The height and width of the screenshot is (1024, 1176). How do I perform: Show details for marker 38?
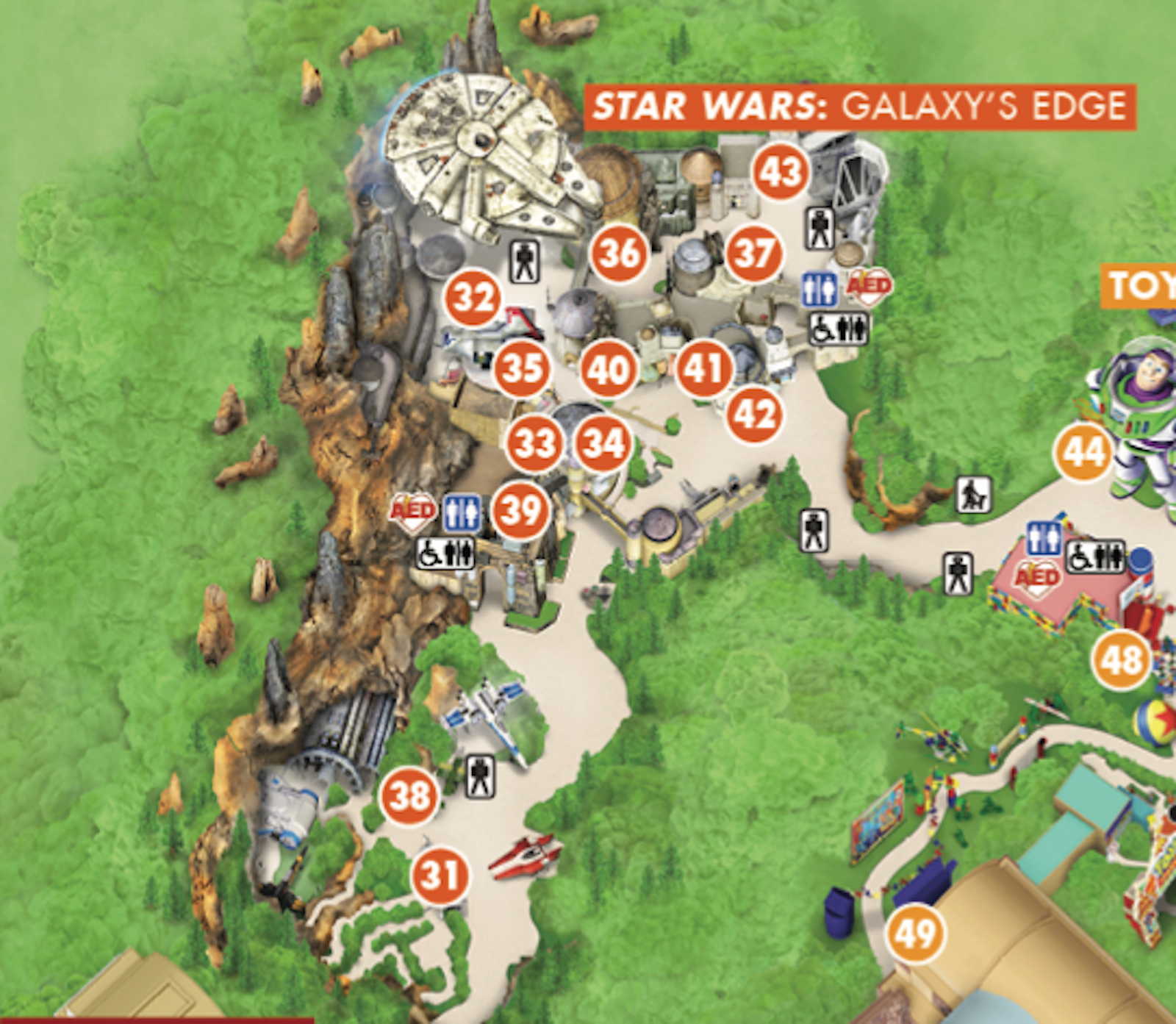pyautogui.click(x=409, y=796)
